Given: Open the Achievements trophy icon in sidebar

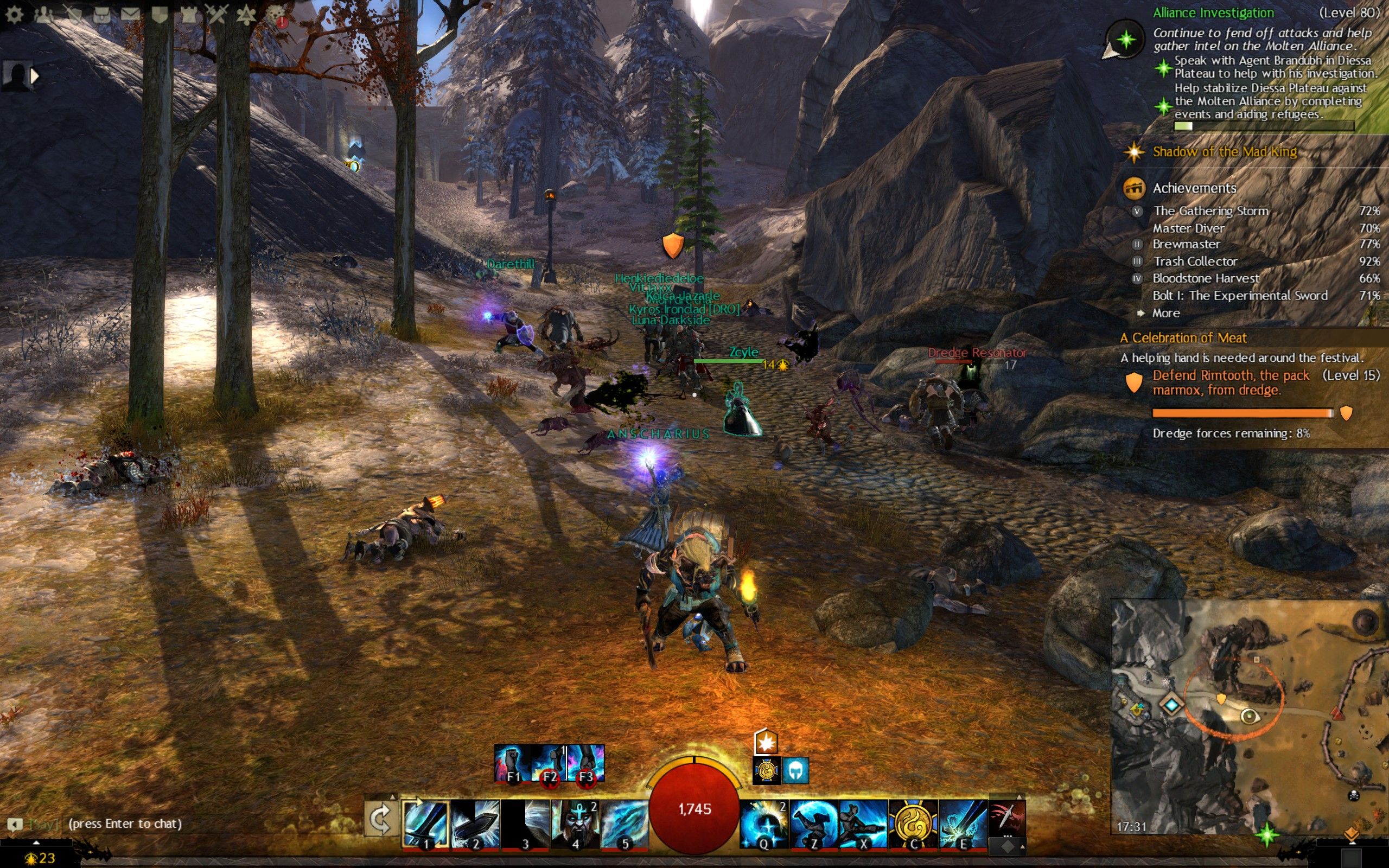Looking at the screenshot, I should [1133, 188].
